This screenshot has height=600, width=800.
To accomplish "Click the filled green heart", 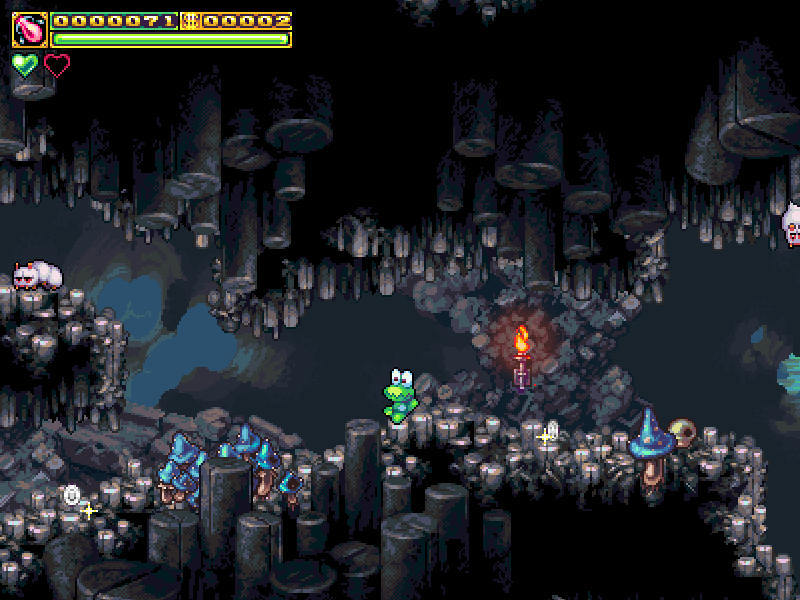I will (x=25, y=66).
